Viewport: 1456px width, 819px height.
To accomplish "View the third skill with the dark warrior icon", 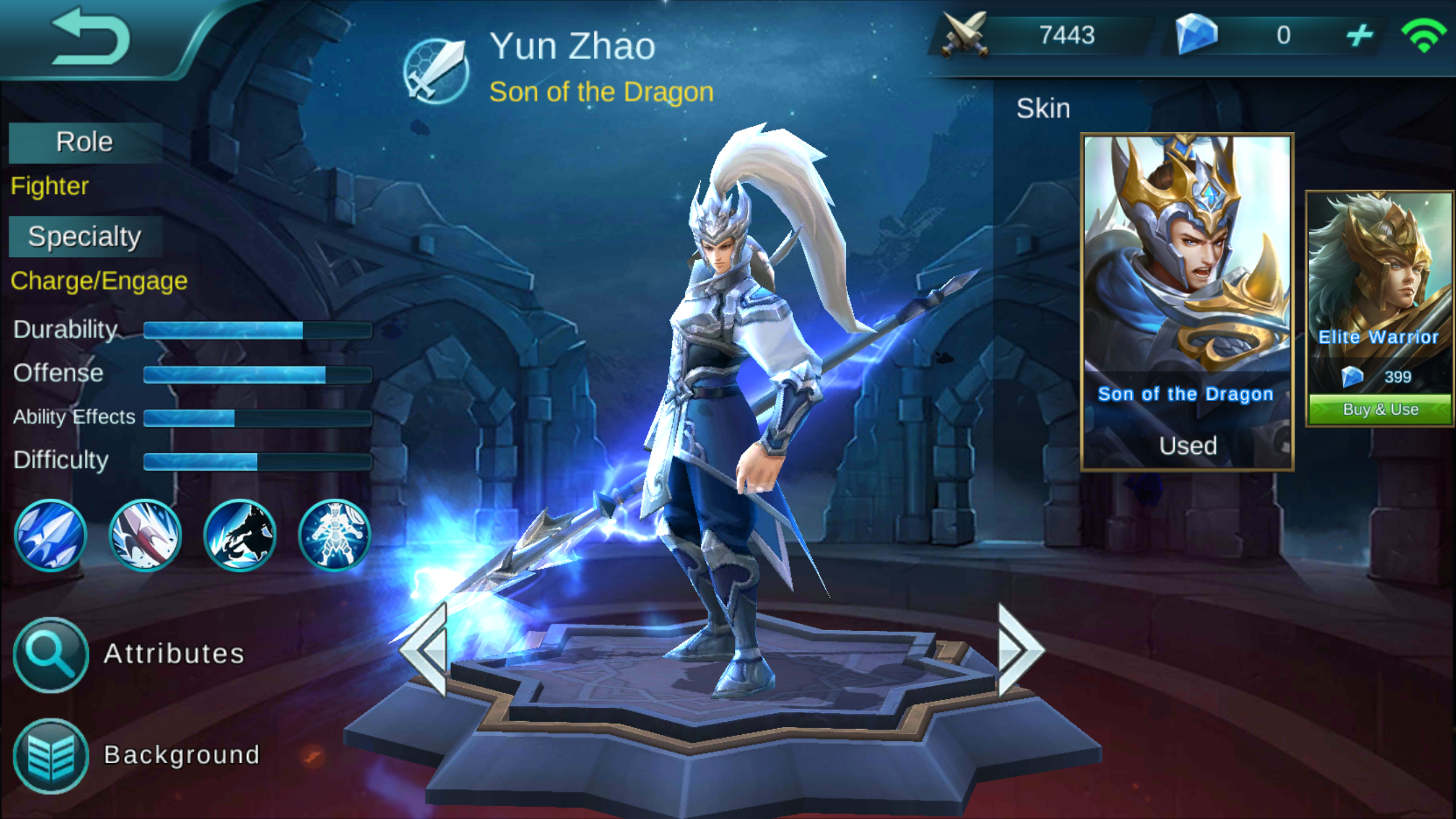I will click(x=239, y=536).
